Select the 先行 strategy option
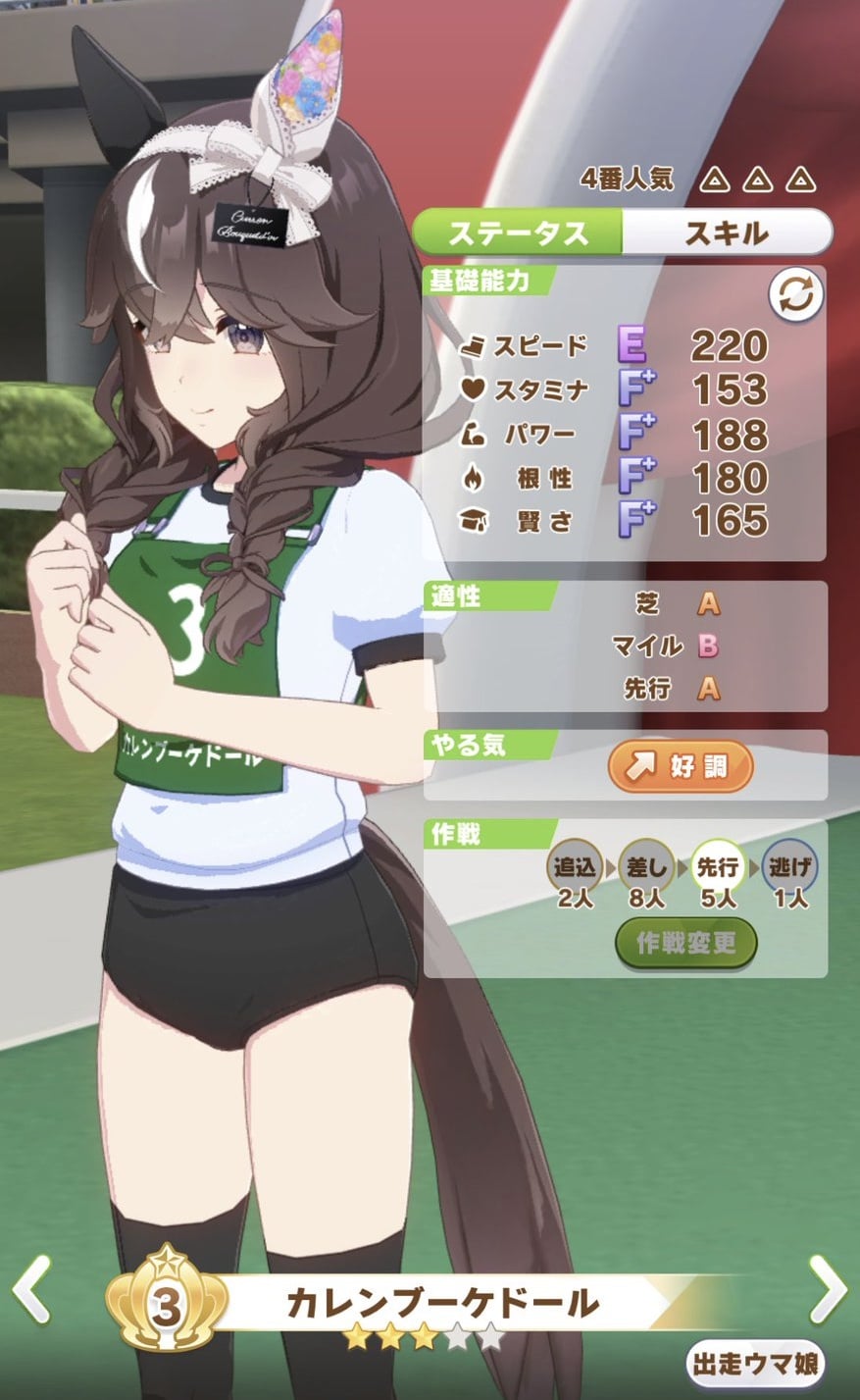The height and width of the screenshot is (1400, 860). (x=718, y=867)
